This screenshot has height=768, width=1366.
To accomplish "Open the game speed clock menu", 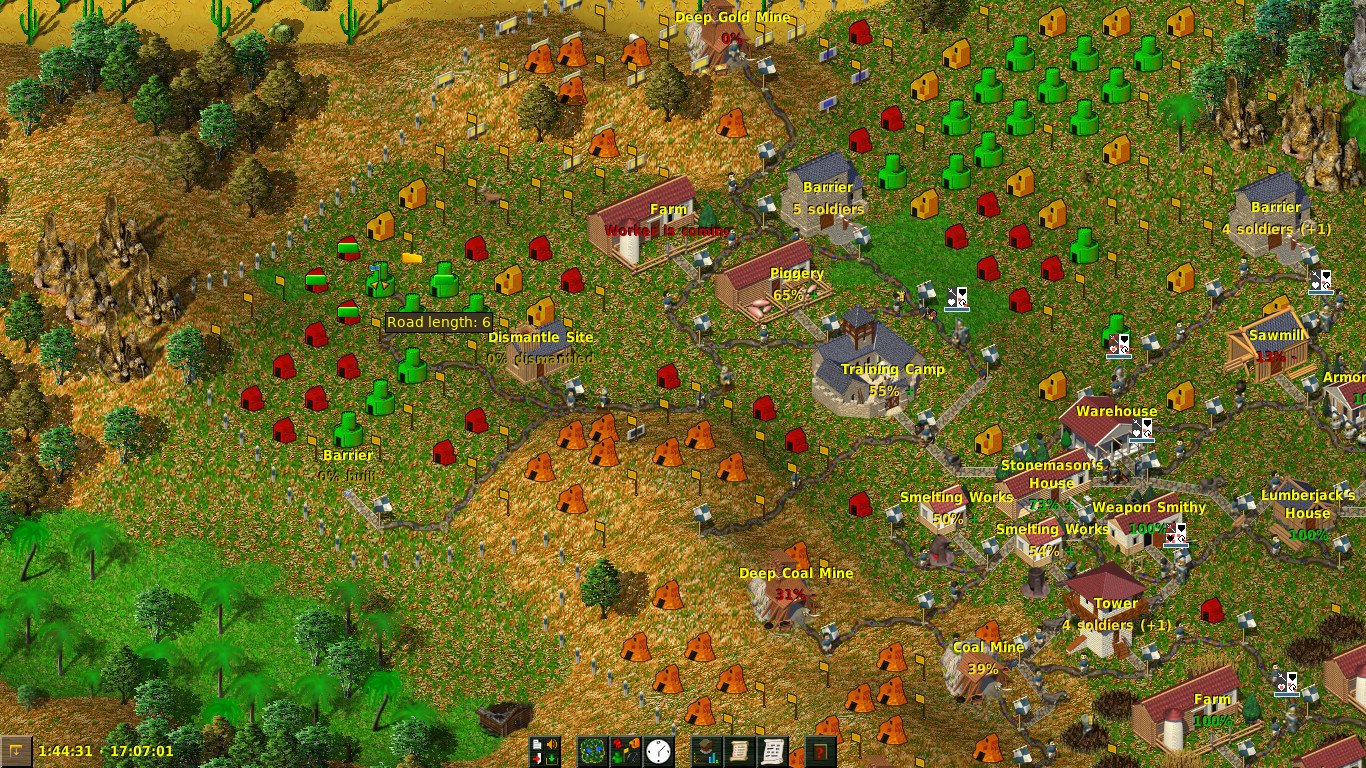I will (x=658, y=751).
